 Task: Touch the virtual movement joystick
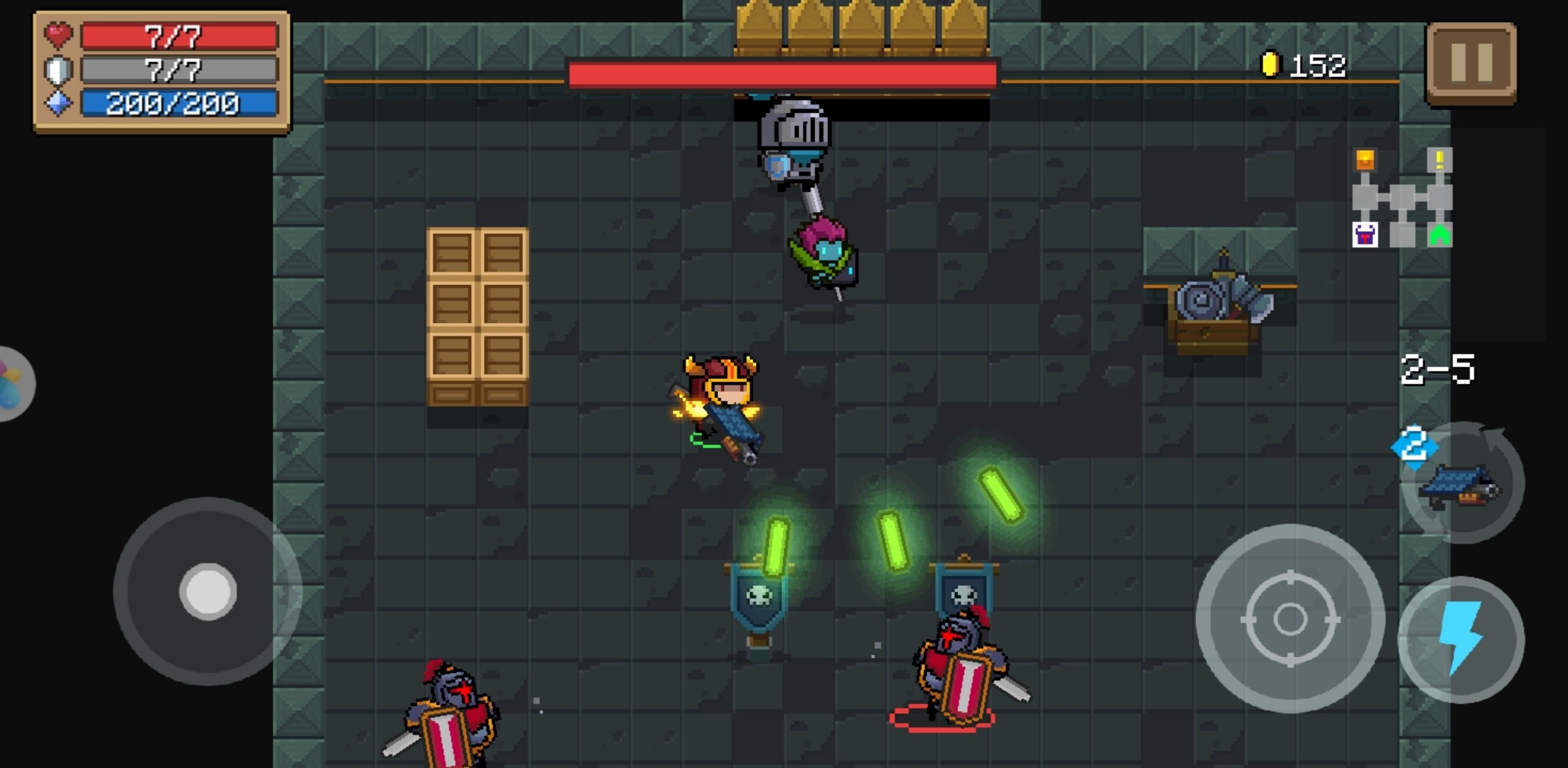208,592
